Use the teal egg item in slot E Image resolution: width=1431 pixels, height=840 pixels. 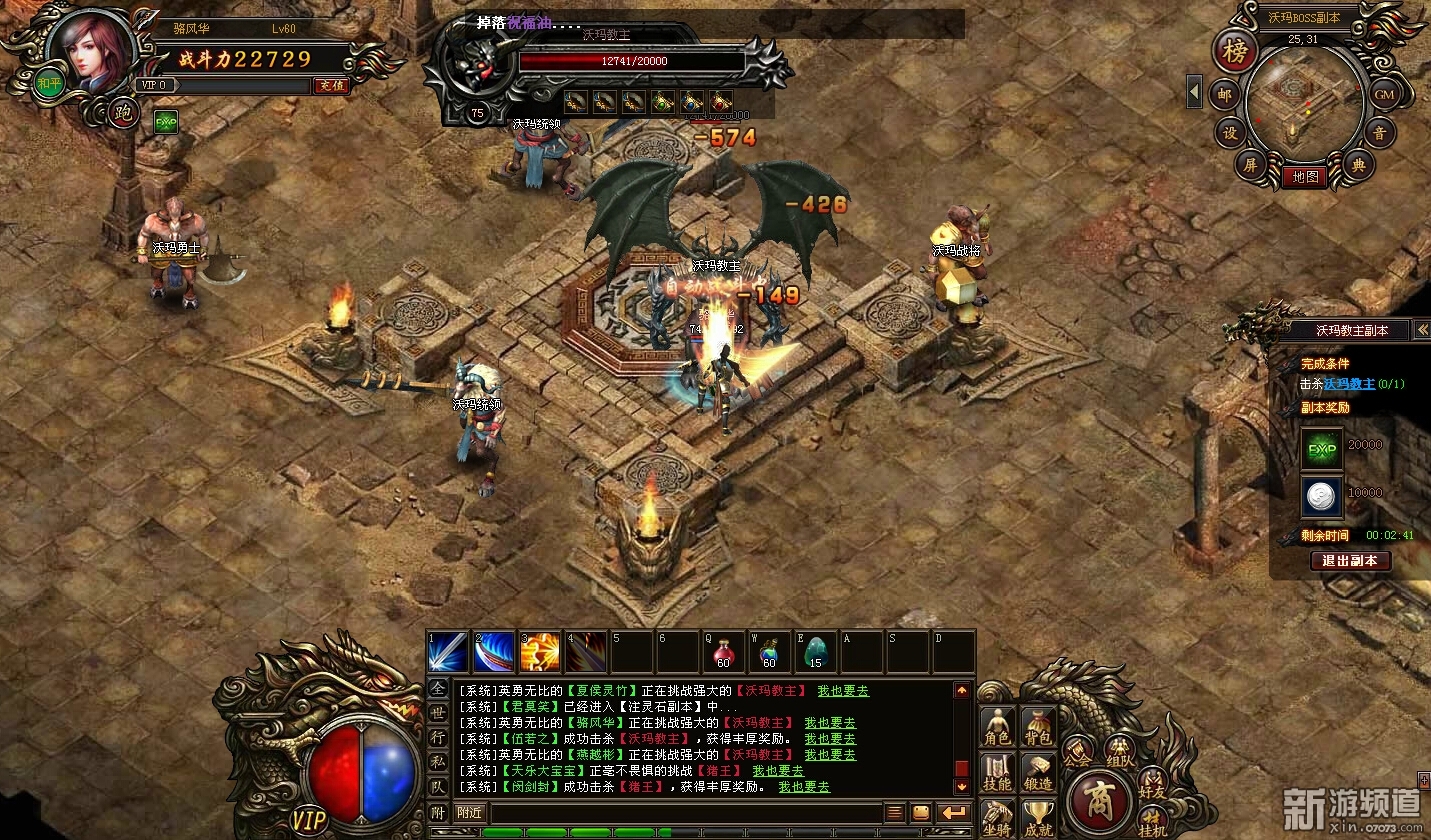pos(815,651)
